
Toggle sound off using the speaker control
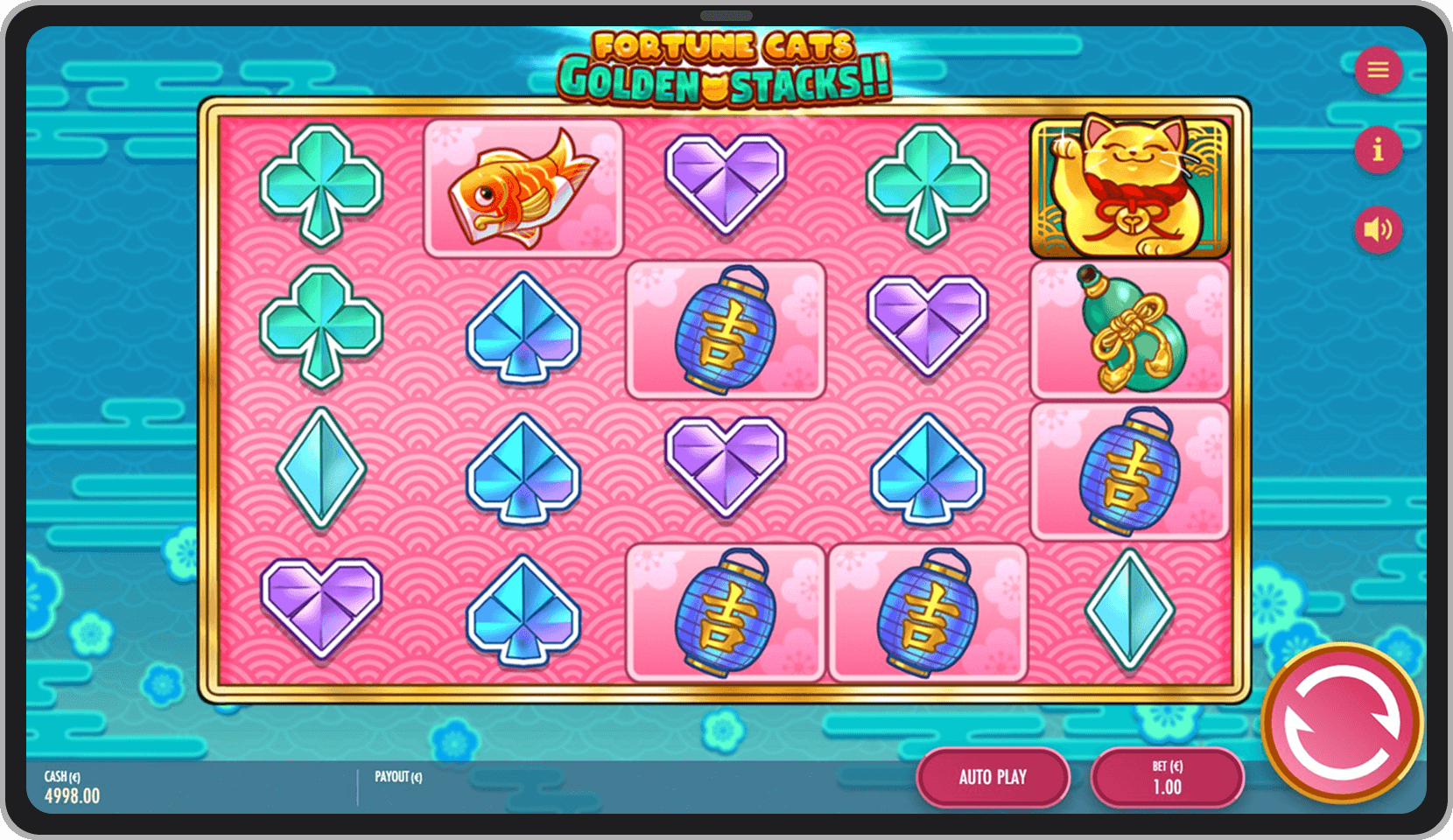tap(1379, 229)
